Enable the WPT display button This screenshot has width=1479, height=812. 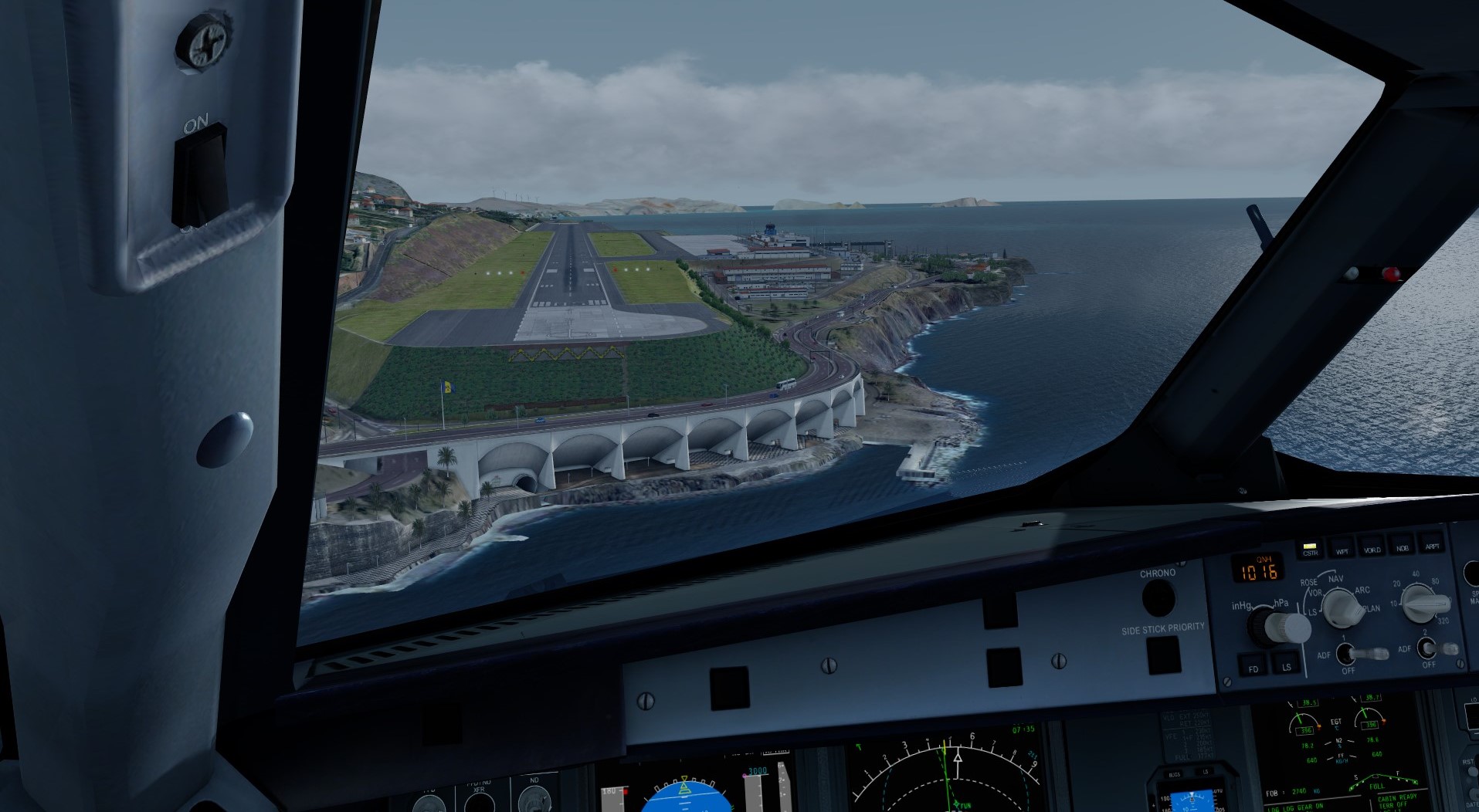(1342, 549)
